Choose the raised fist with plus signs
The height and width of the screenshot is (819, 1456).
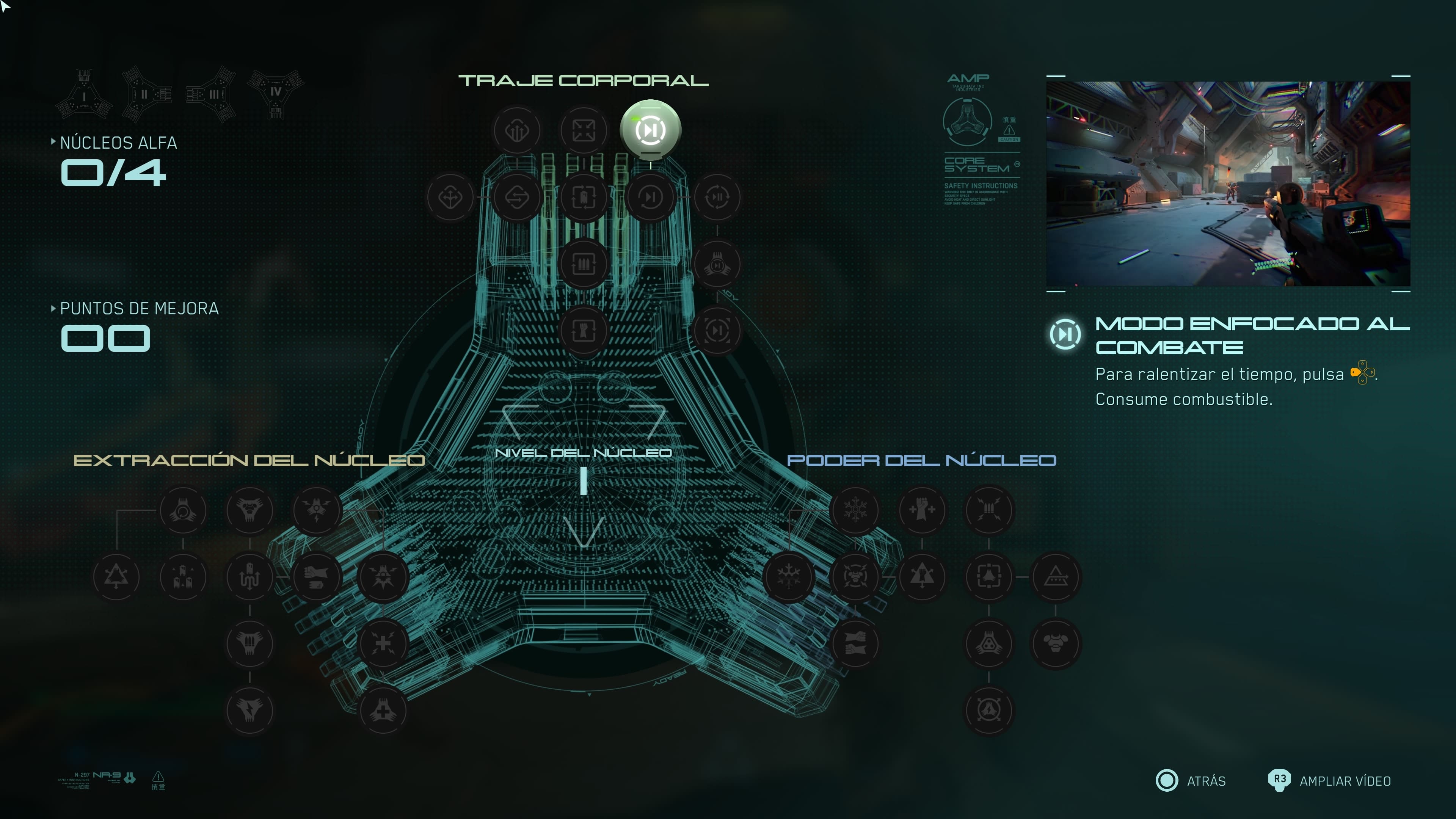click(922, 510)
